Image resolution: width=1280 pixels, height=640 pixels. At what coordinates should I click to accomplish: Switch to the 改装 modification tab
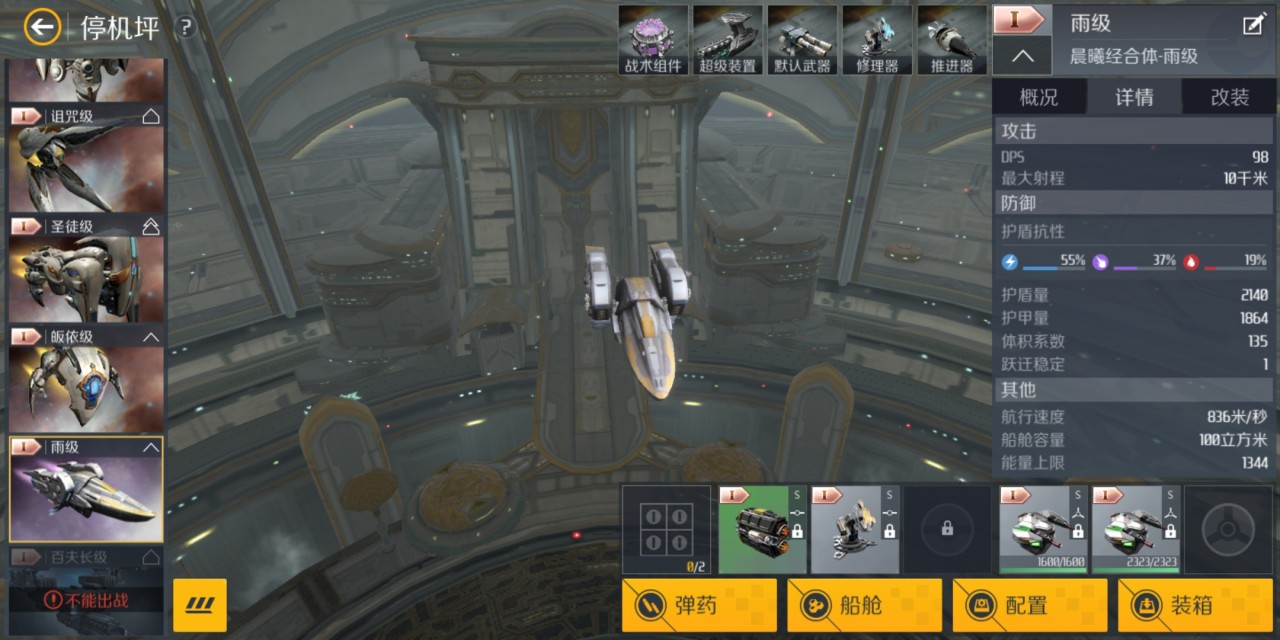click(1229, 97)
